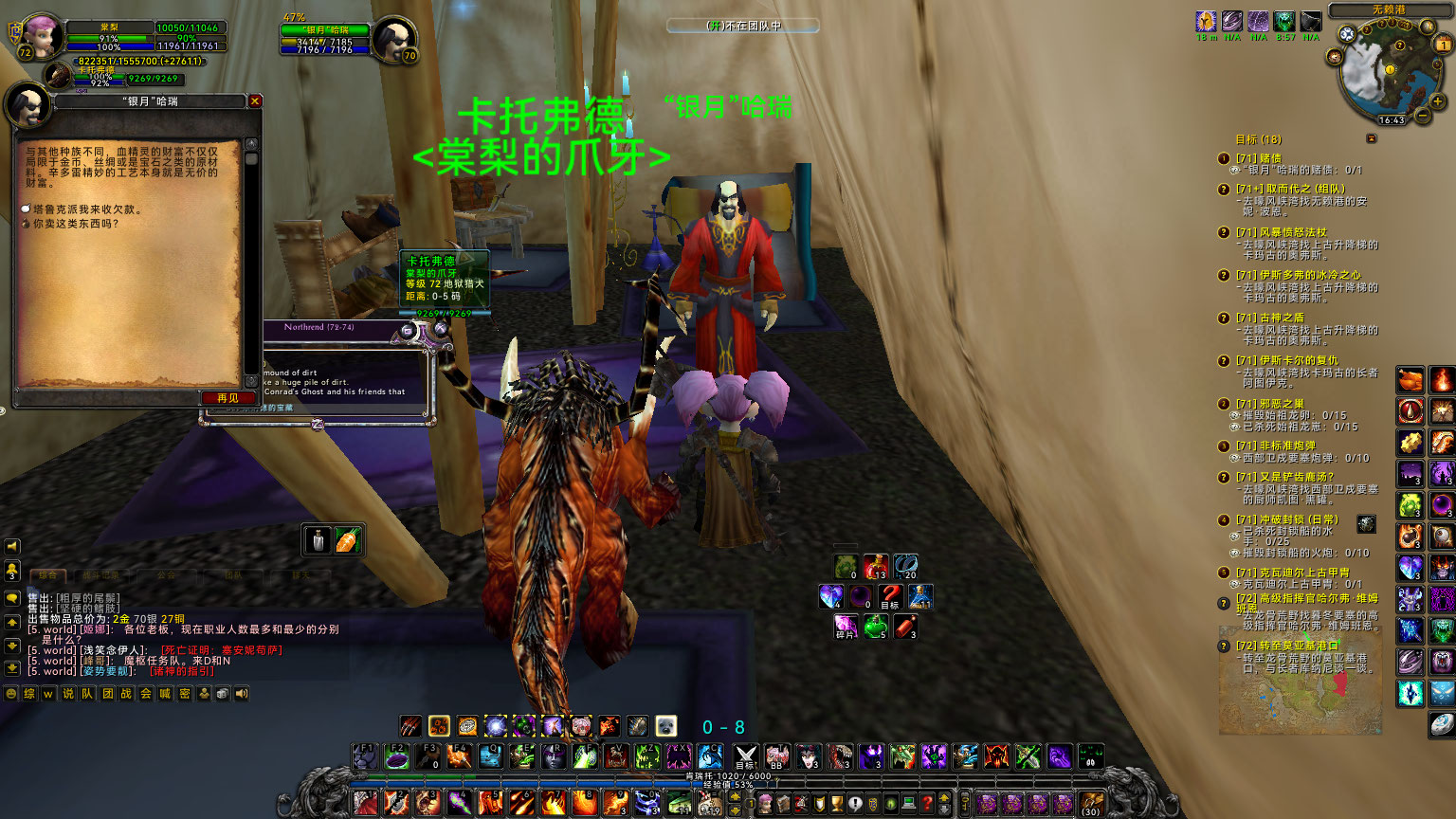Click the red question mark help icon
This screenshot has height=819, width=1456.
pyautogui.click(x=925, y=802)
